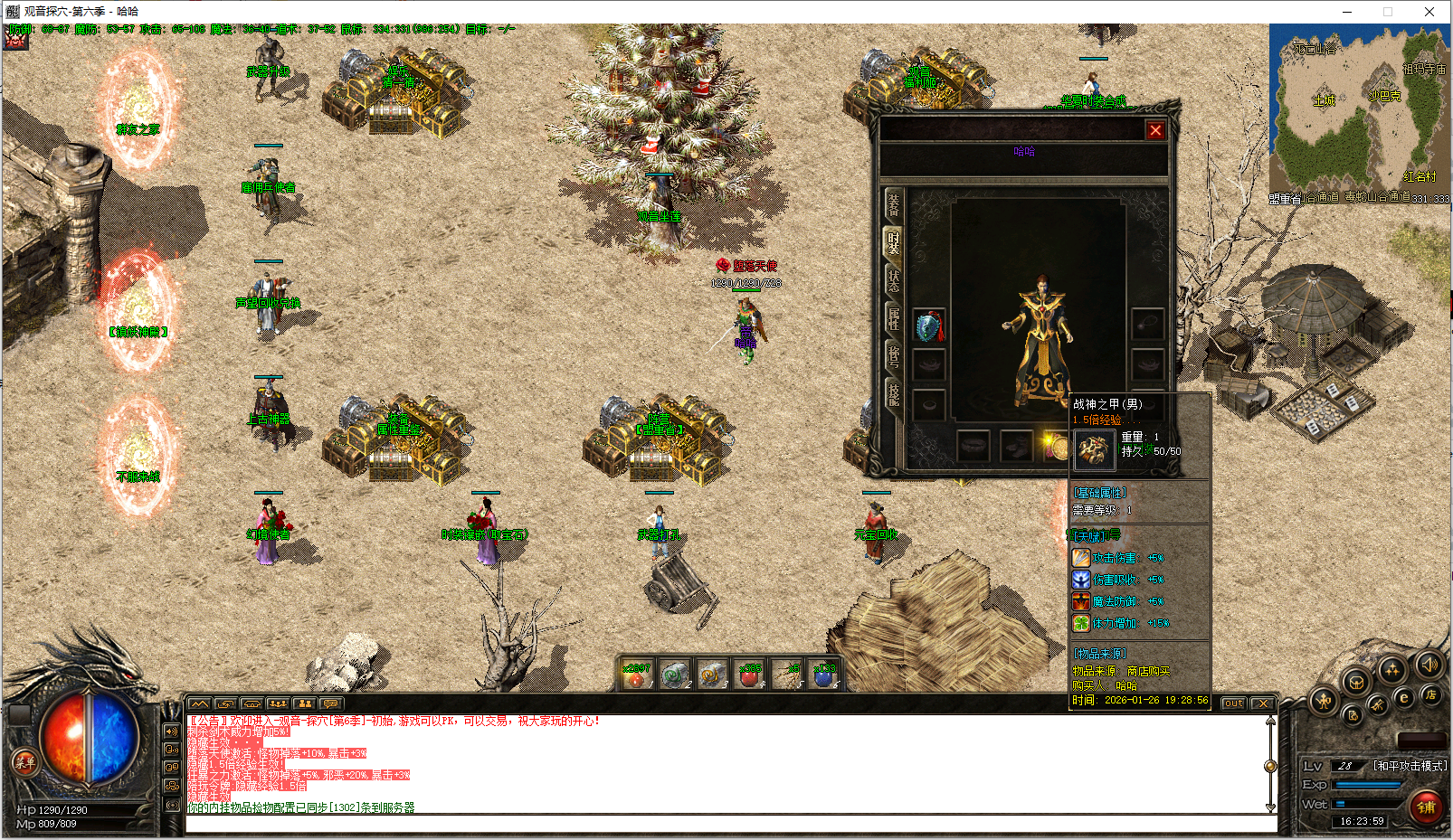1453x840 pixels.
Task: Open the minimap in the corner
Action: 1358,109
